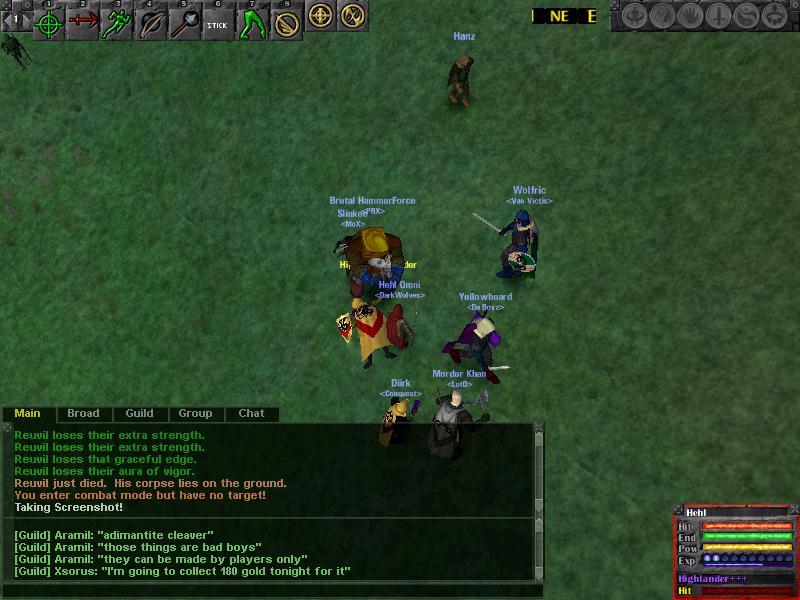Open the Broad chat tab

coord(83,413)
